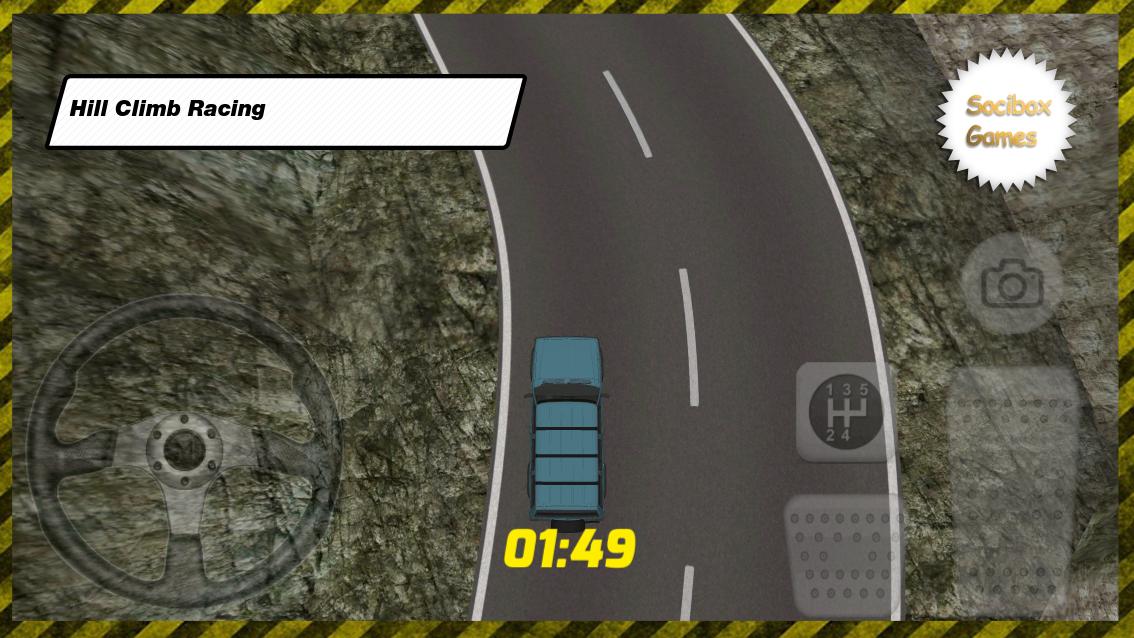Switch camera view with camera icon
Image resolution: width=1134 pixels, height=638 pixels.
click(1012, 285)
